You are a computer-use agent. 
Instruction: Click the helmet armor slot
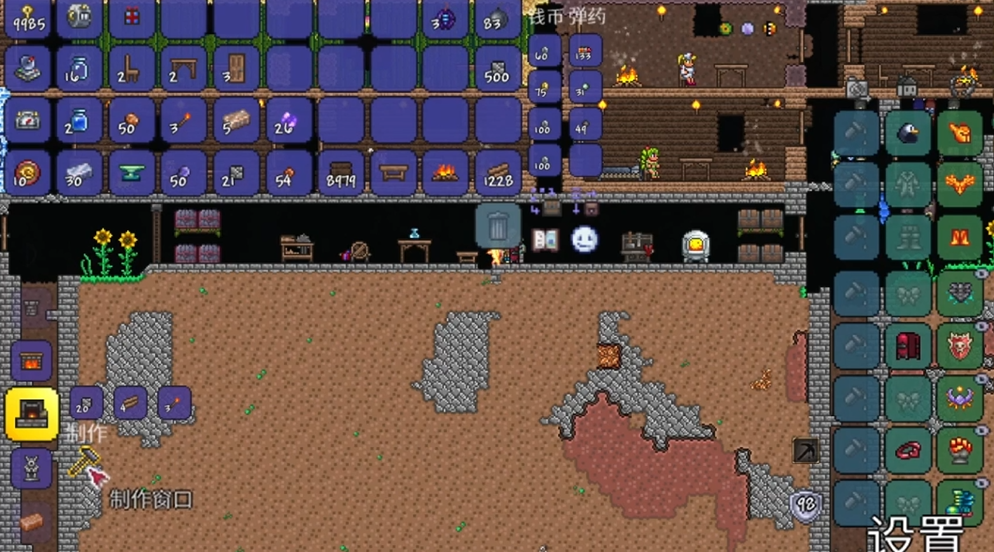(961, 133)
